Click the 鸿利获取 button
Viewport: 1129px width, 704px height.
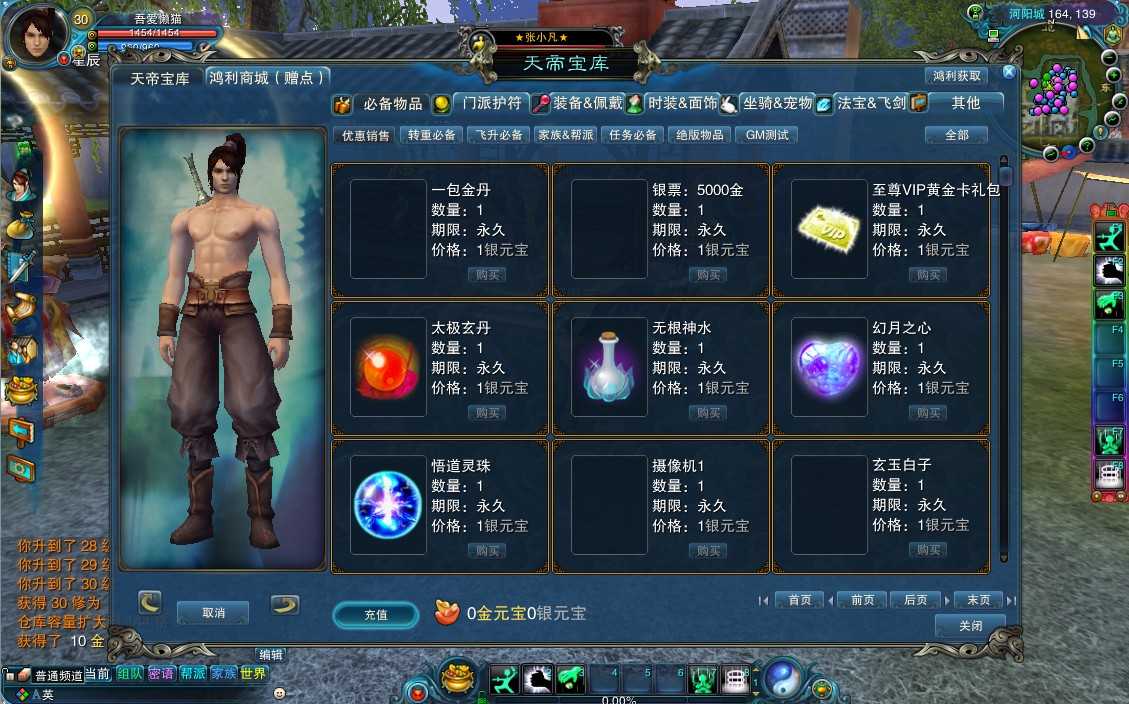tap(957, 76)
